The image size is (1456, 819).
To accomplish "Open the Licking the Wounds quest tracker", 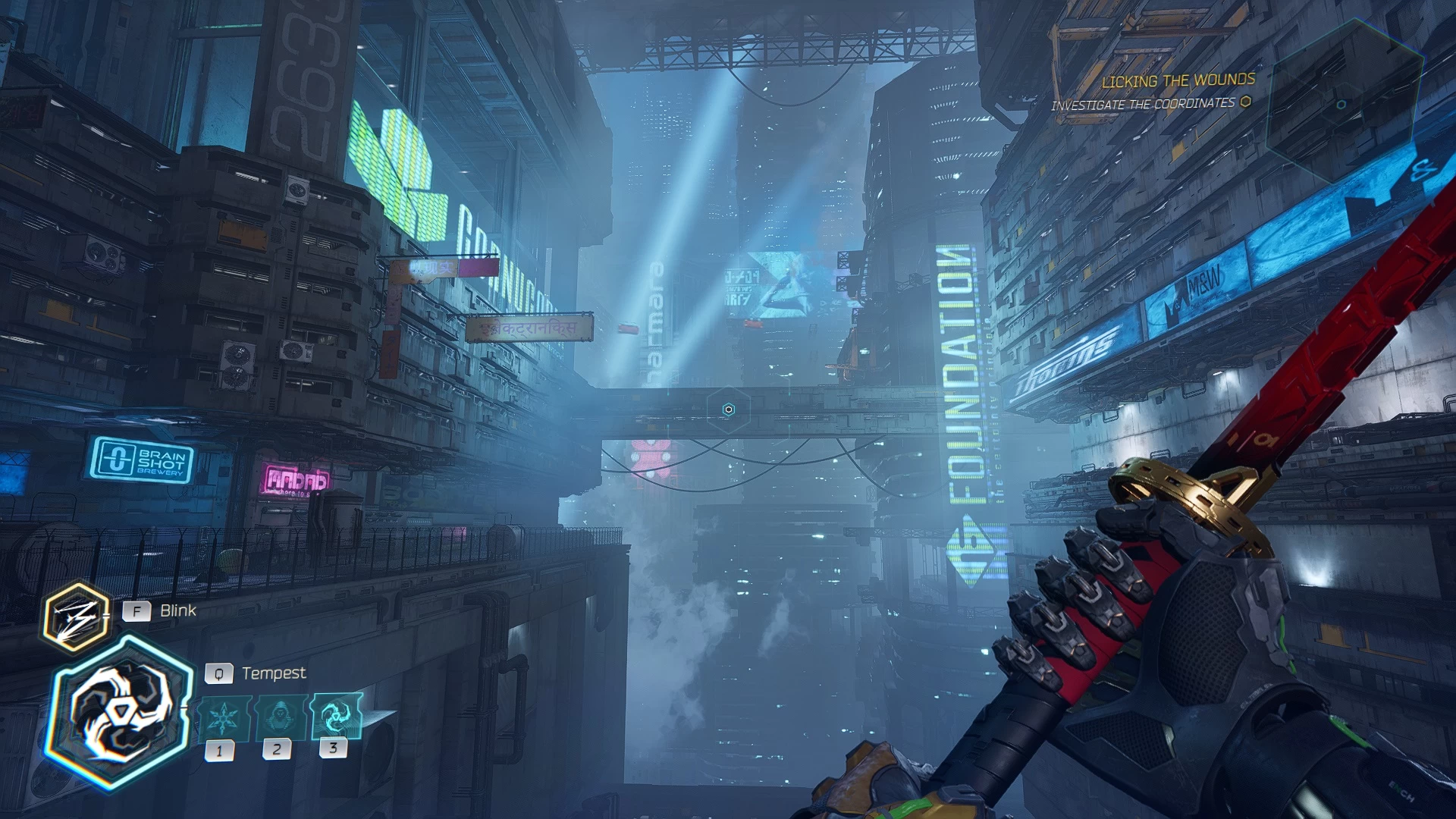I will 1178,81.
